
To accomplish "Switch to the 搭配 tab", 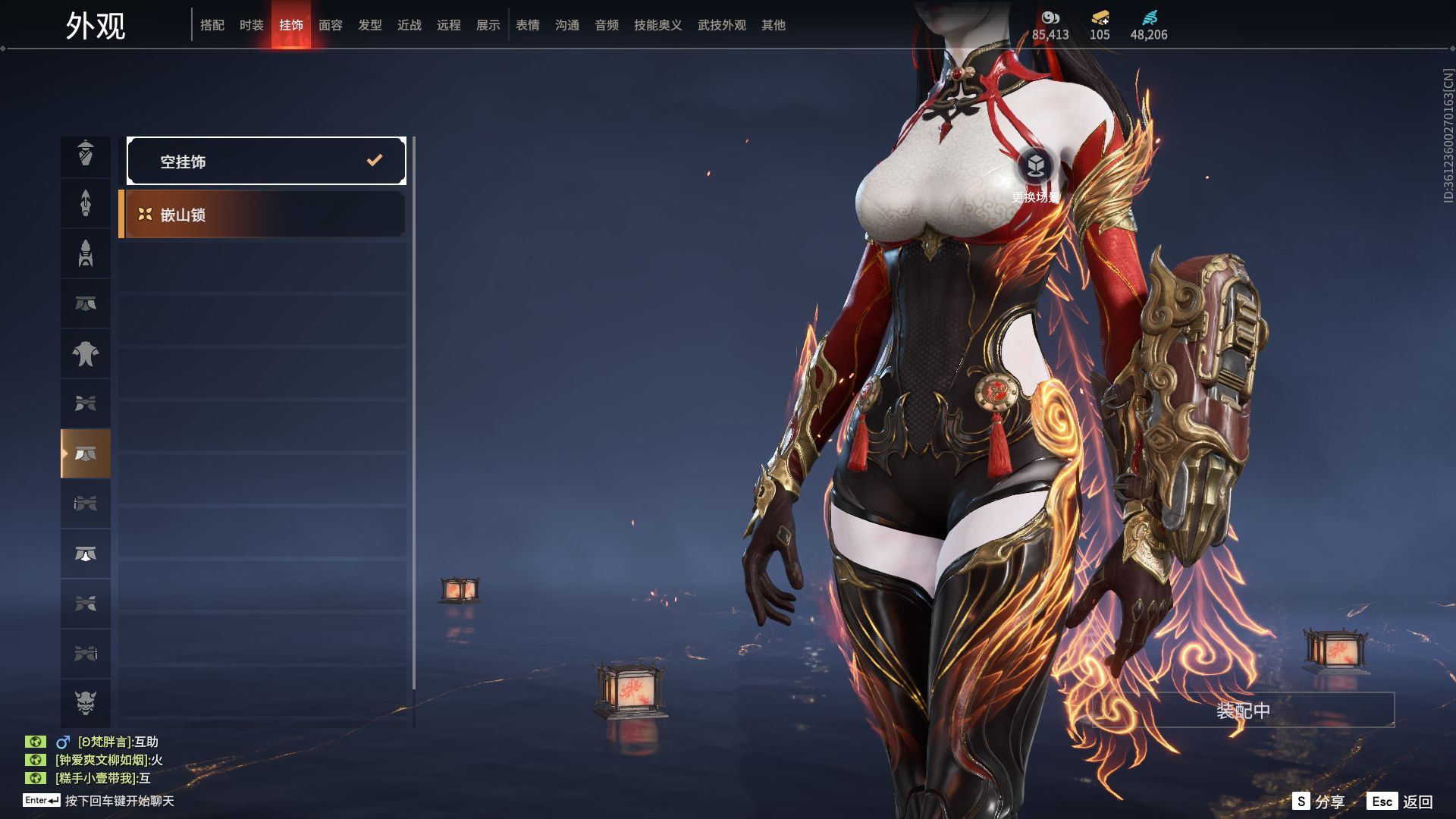I will 212,25.
